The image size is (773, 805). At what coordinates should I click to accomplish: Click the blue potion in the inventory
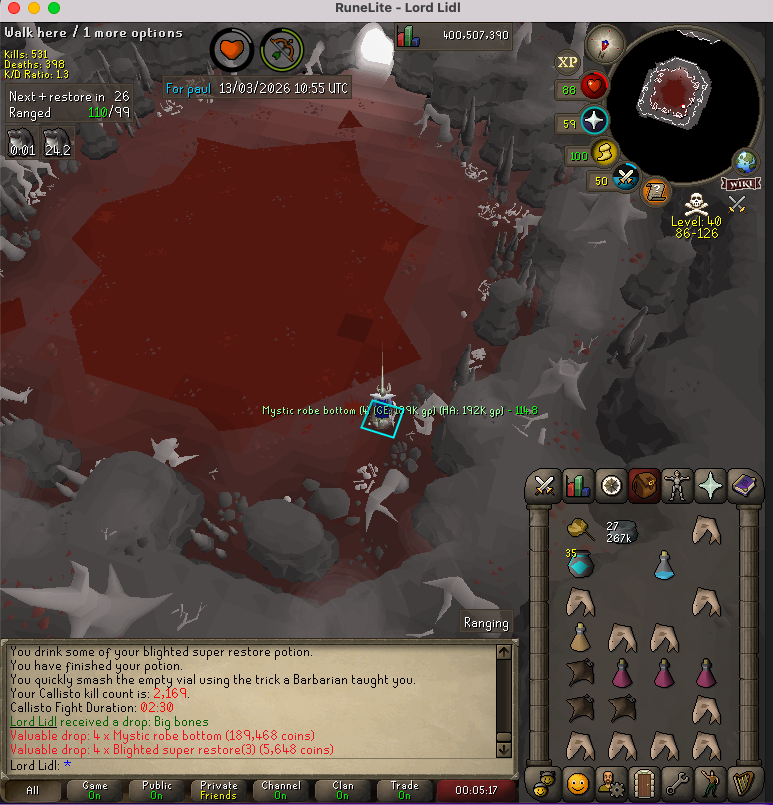point(665,566)
